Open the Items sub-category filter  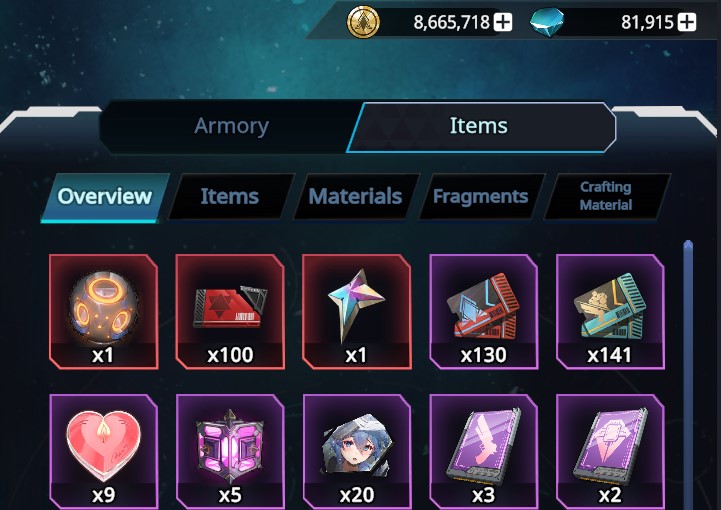229,196
